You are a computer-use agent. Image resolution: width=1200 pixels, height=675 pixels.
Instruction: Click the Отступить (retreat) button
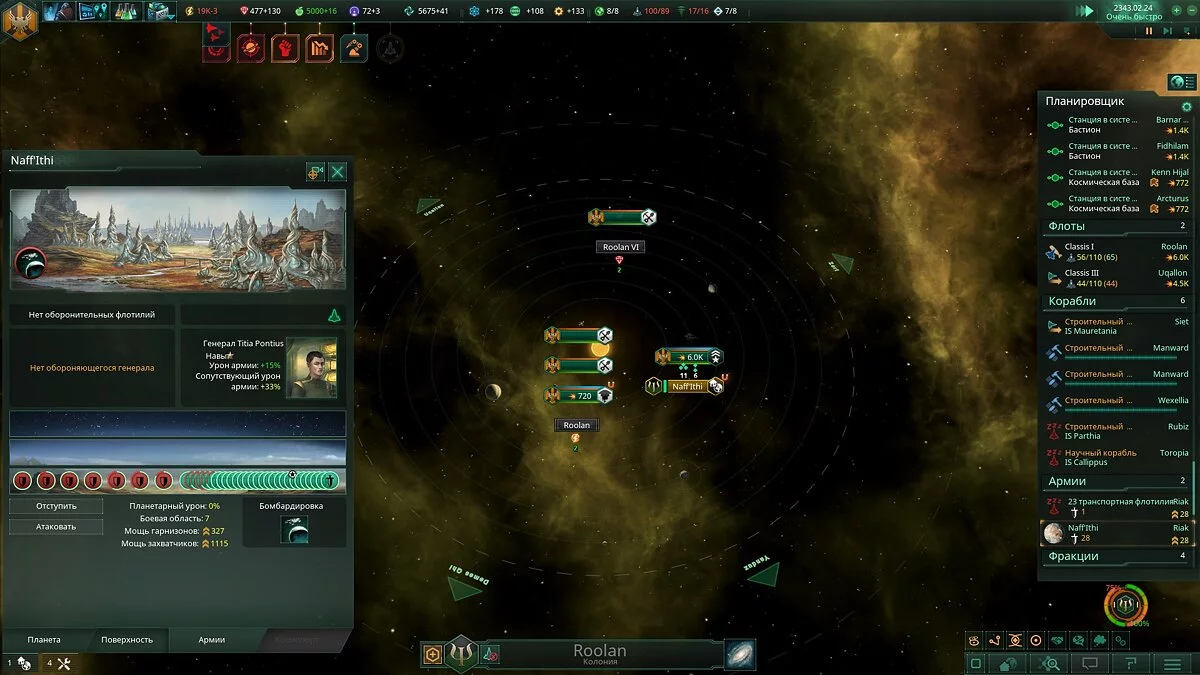click(56, 506)
